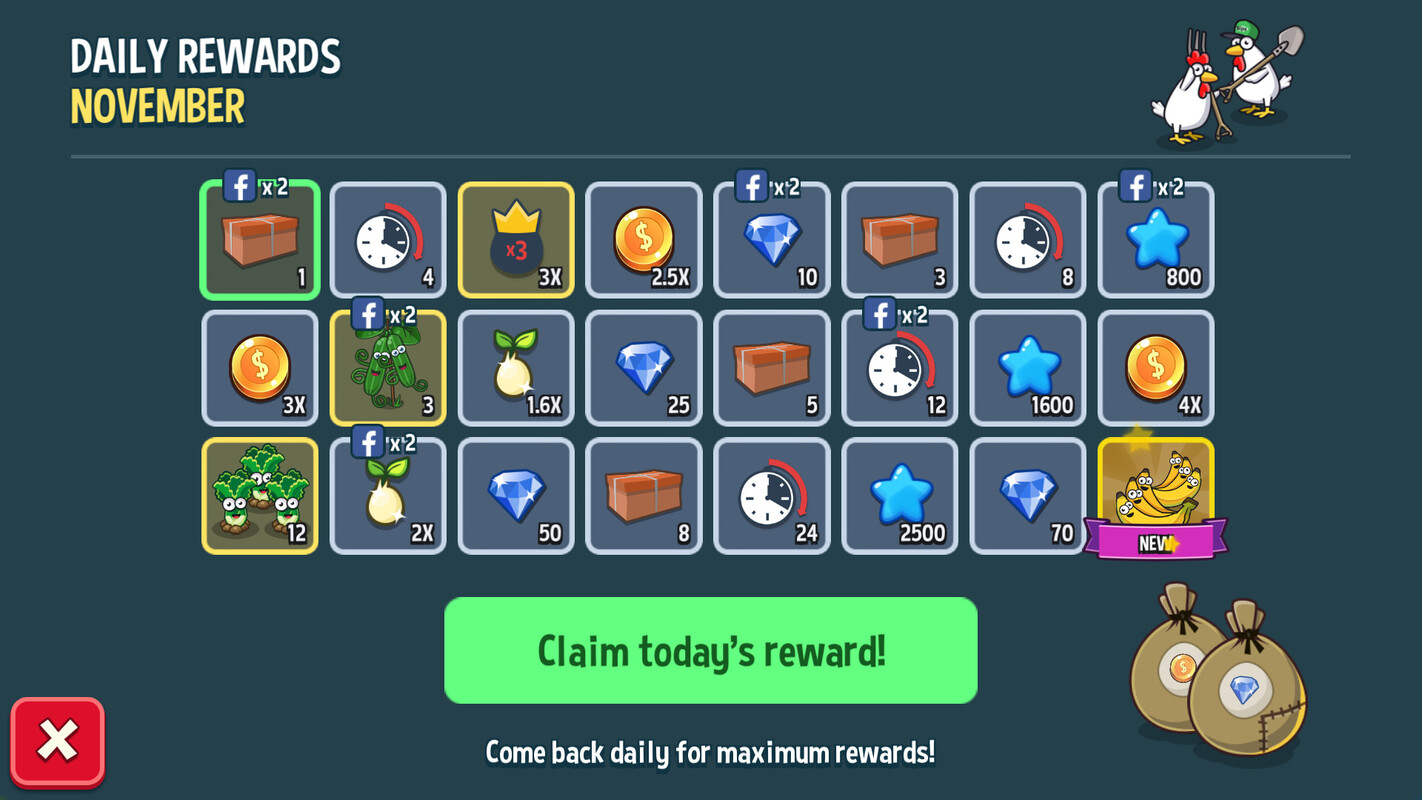This screenshot has width=1422, height=800.
Task: Select the 4-minute timer reward
Action: tap(387, 240)
